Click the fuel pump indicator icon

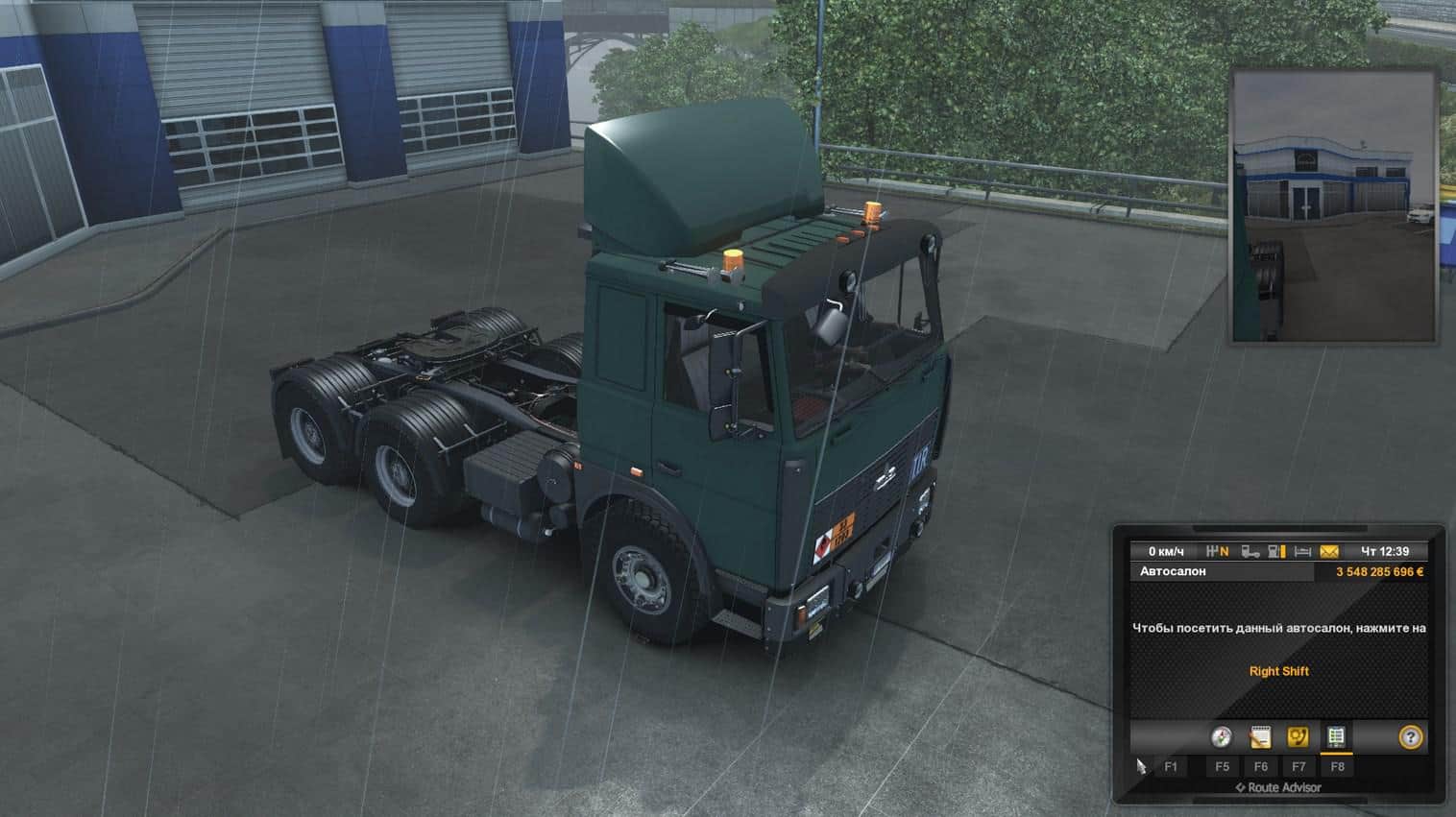[x=1276, y=552]
